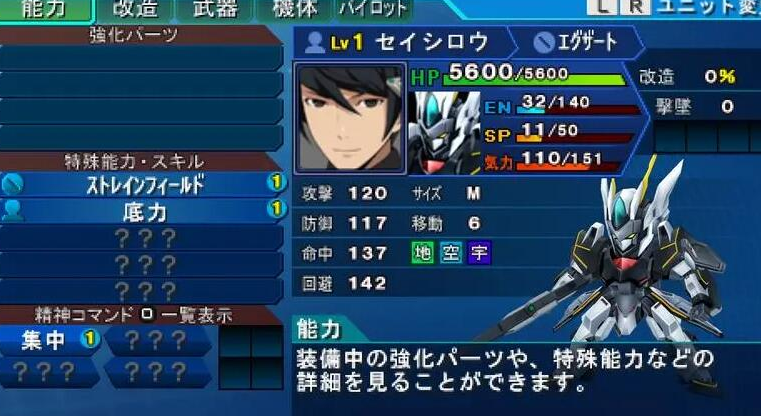This screenshot has width=761, height=416.
Task: Select the 集中 spirit command
Action: click(50, 341)
